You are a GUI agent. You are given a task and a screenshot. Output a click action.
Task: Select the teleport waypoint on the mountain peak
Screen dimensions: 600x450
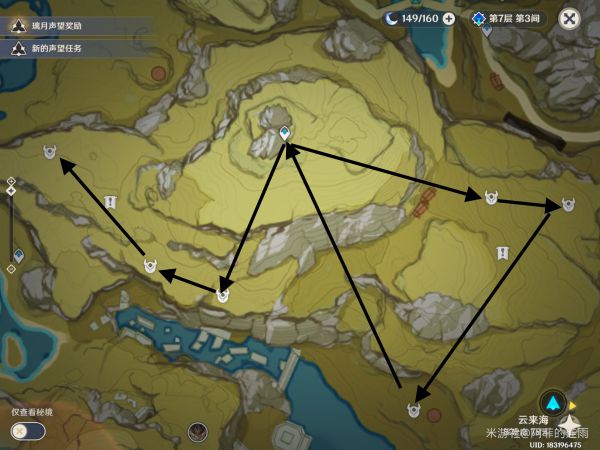[x=285, y=132]
